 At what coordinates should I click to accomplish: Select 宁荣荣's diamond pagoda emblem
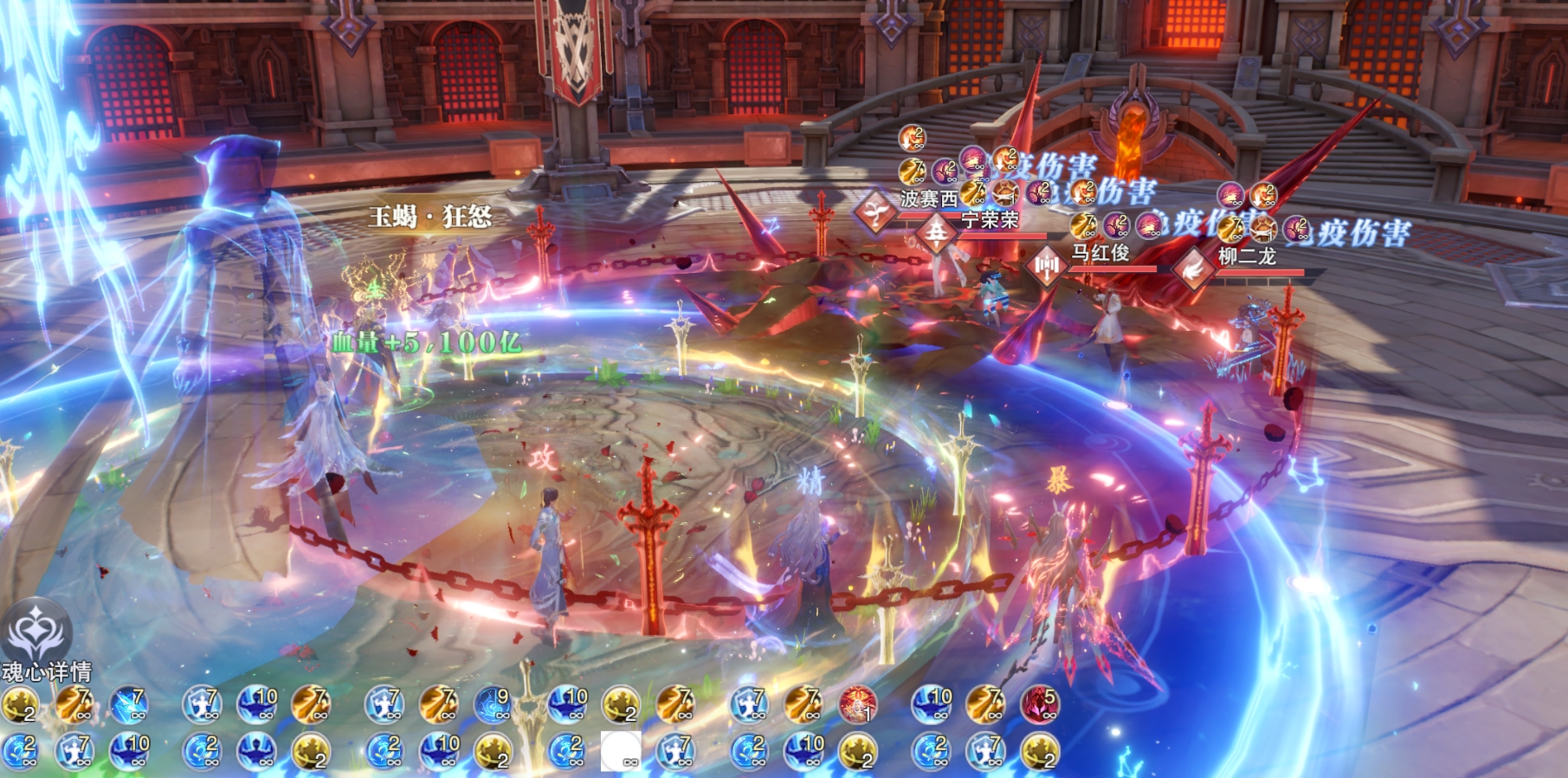936,234
